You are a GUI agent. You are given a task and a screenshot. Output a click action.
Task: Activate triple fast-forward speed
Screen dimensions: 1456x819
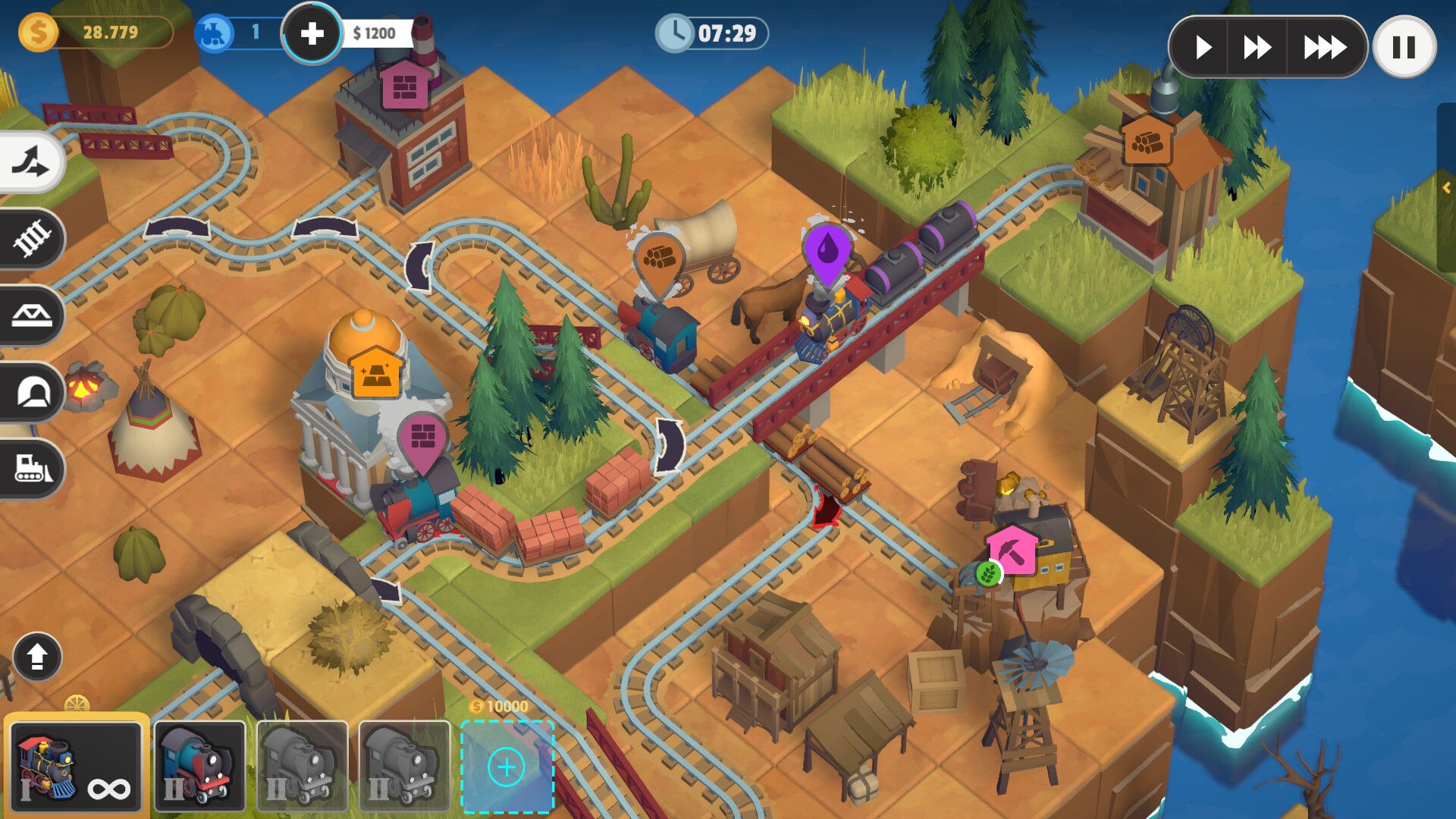click(x=1324, y=48)
